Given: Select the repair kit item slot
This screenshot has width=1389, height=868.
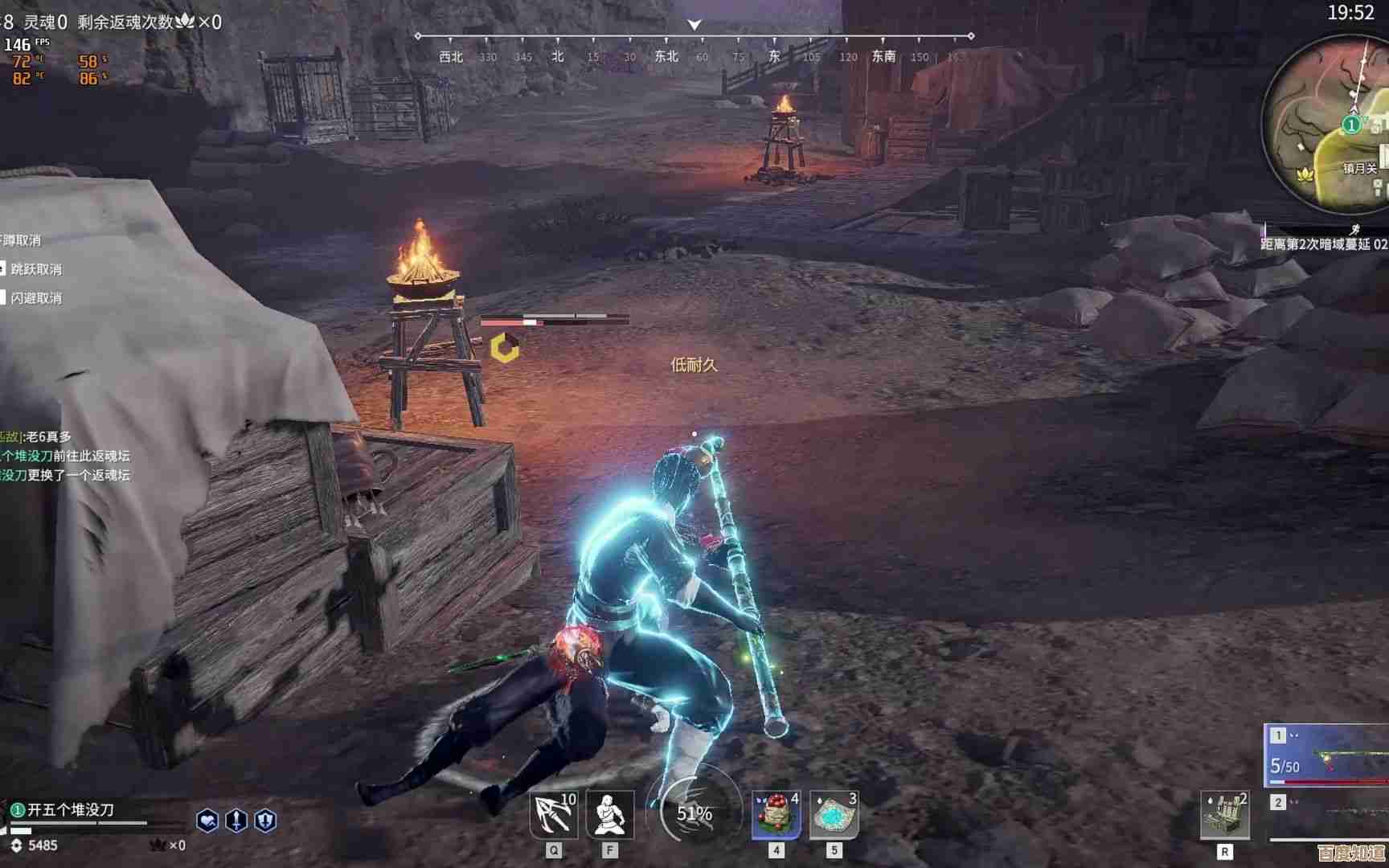Looking at the screenshot, I should [1224, 815].
